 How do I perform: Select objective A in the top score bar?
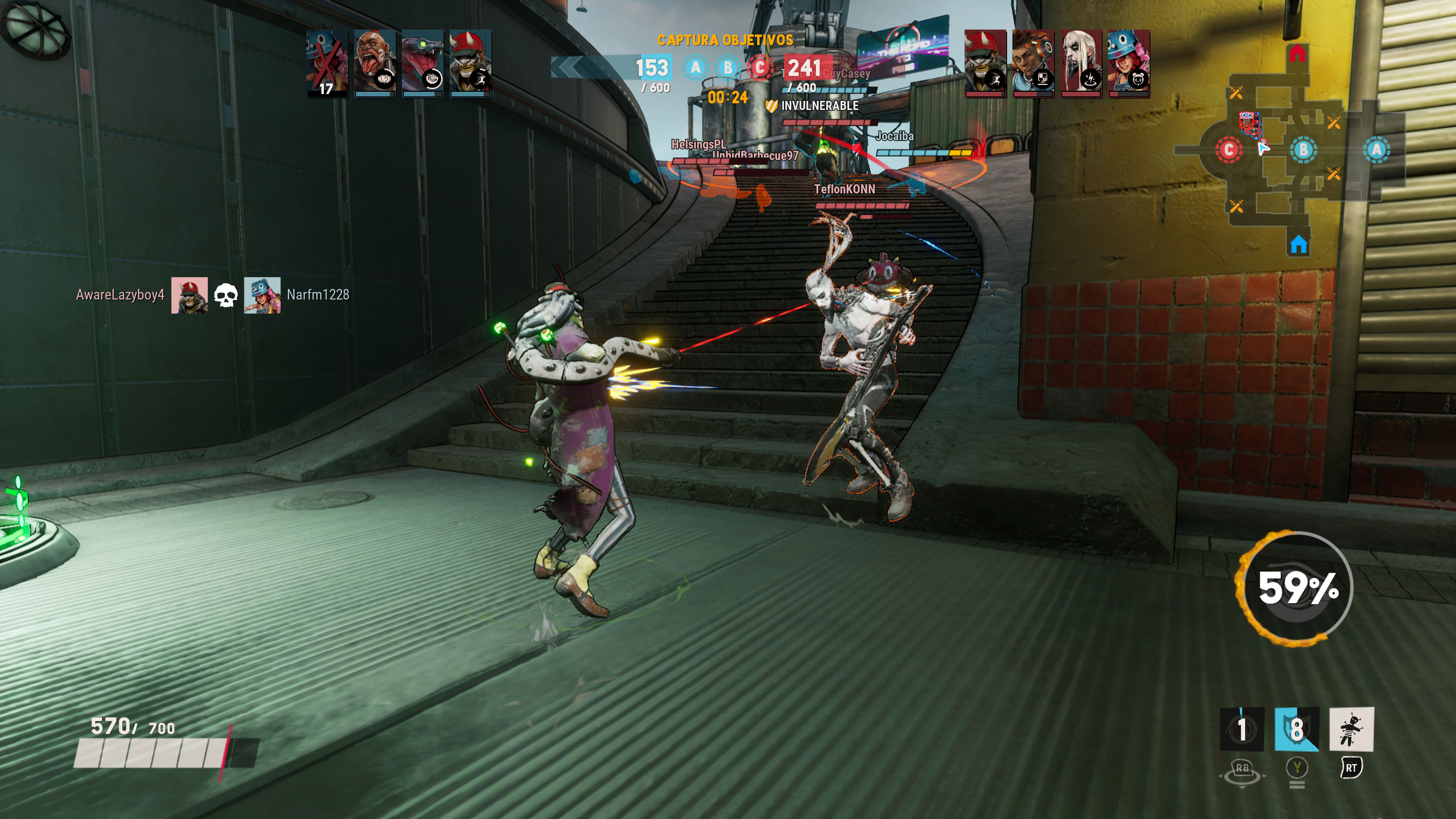696,68
